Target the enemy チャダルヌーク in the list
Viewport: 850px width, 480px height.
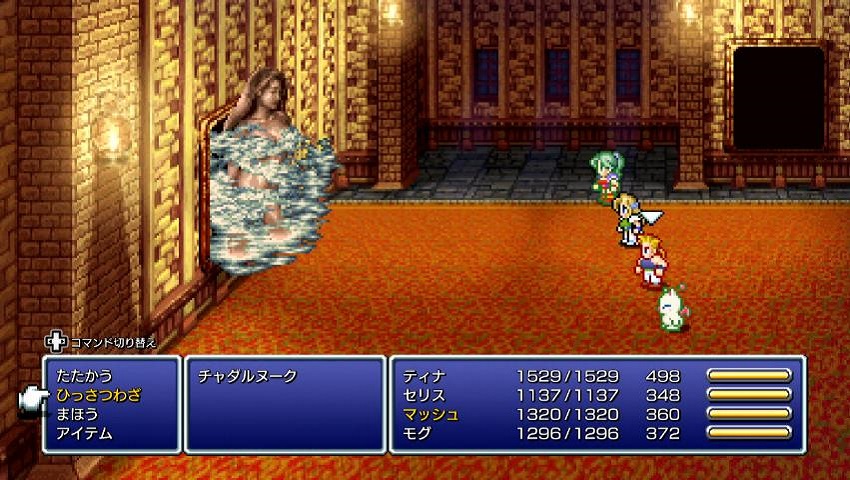[x=247, y=376]
